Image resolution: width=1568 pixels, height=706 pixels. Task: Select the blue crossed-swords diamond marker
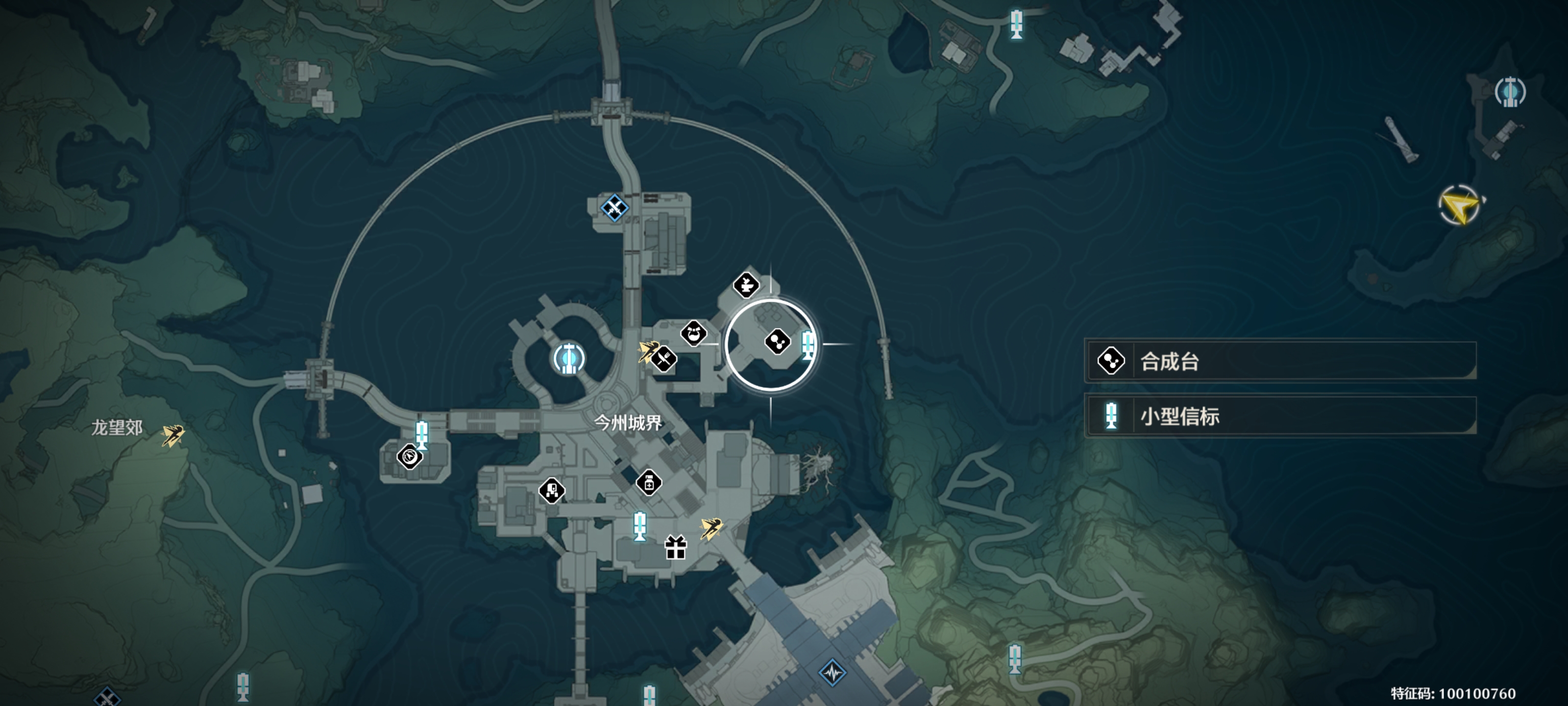coord(614,208)
